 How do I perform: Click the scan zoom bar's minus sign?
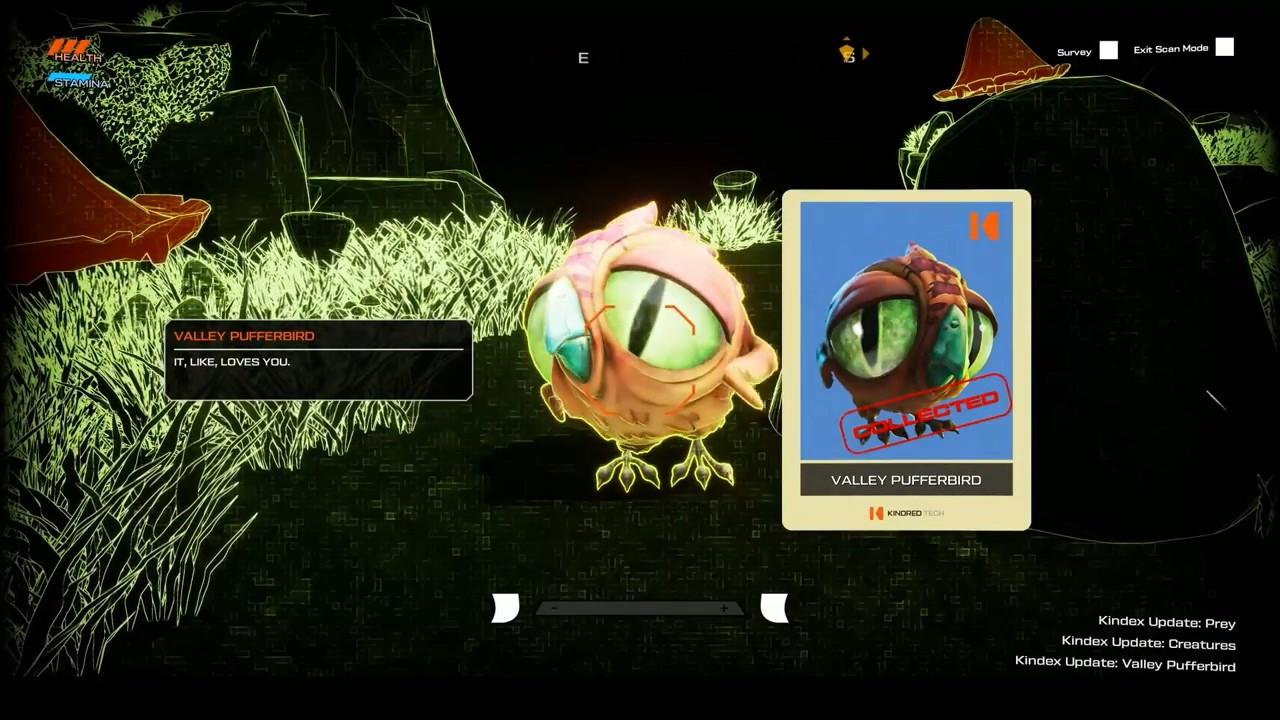554,608
